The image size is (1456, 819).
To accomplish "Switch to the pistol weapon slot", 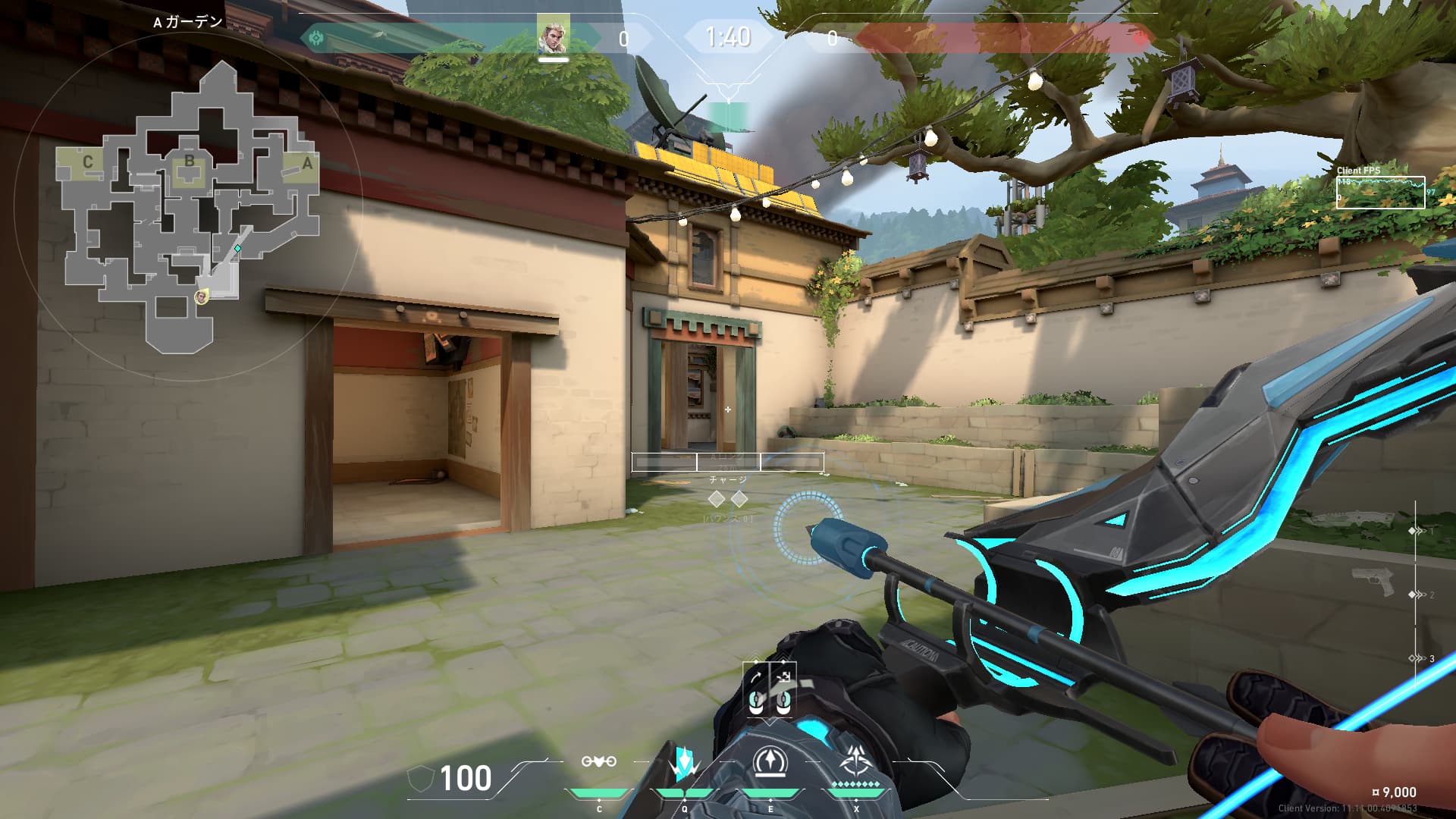I will coord(1374,582).
